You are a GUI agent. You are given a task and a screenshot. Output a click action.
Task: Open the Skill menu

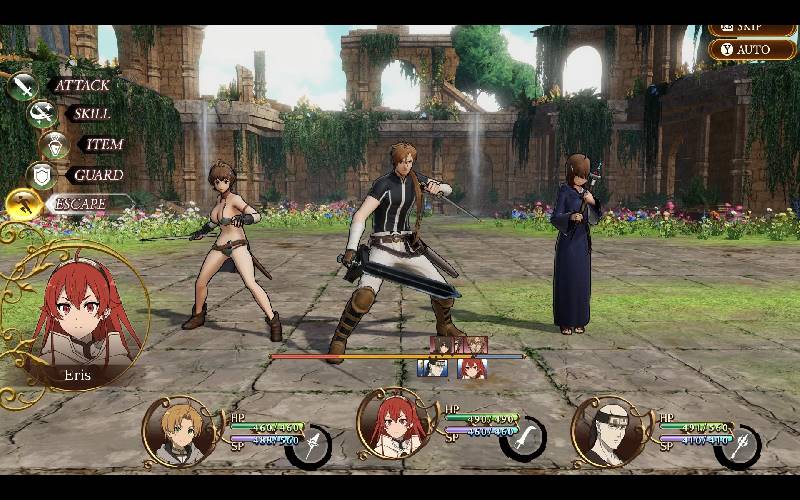[x=90, y=114]
